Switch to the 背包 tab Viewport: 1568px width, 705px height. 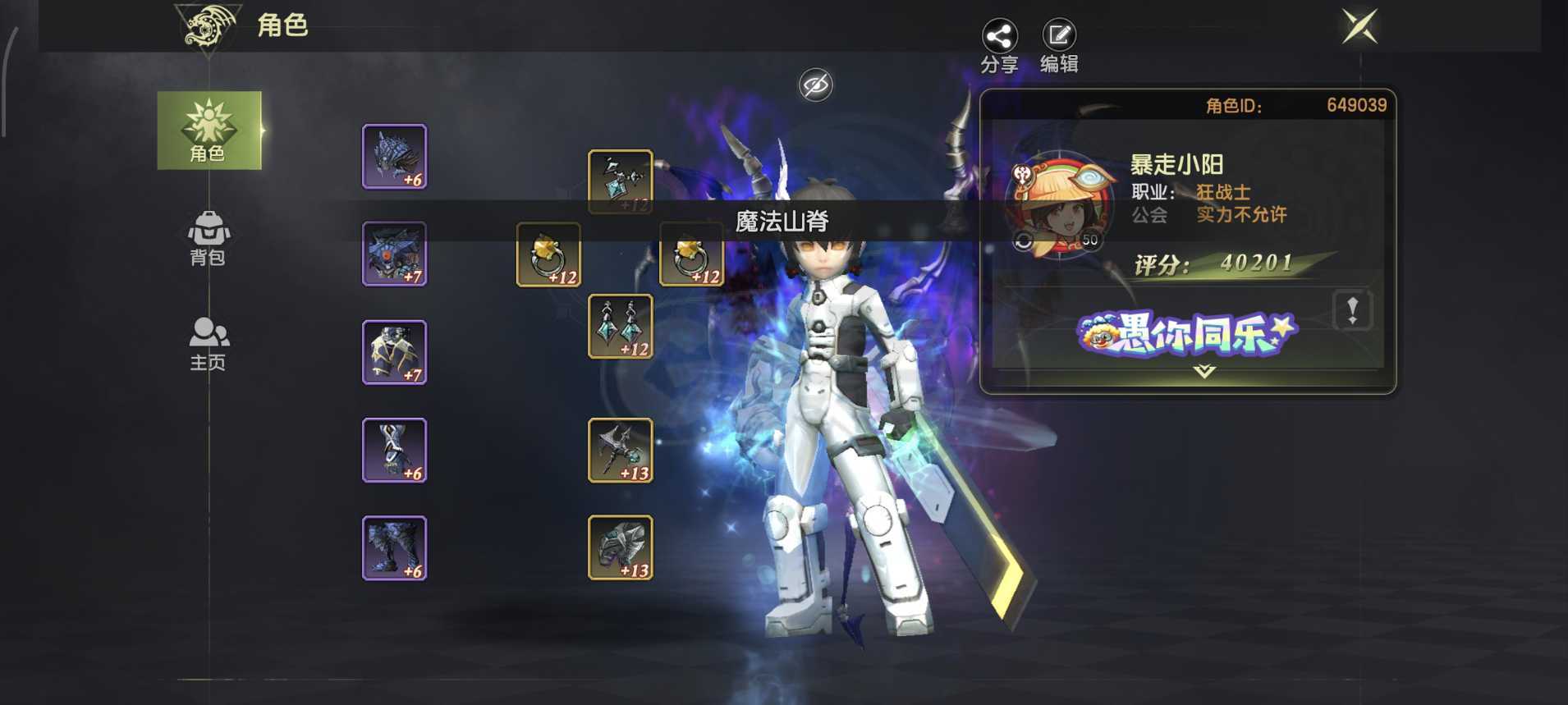pos(209,237)
